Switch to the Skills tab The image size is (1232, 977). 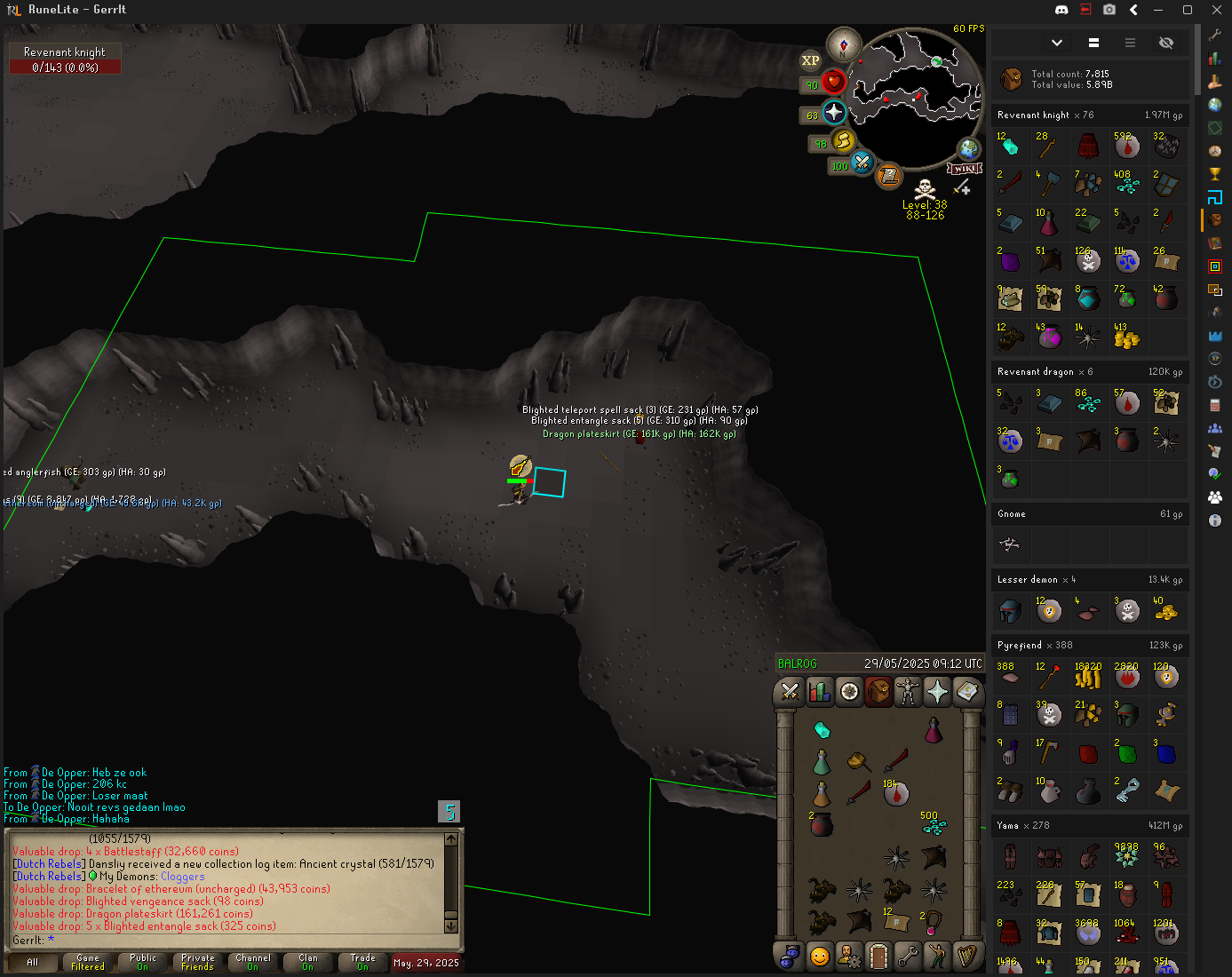pyautogui.click(x=820, y=691)
